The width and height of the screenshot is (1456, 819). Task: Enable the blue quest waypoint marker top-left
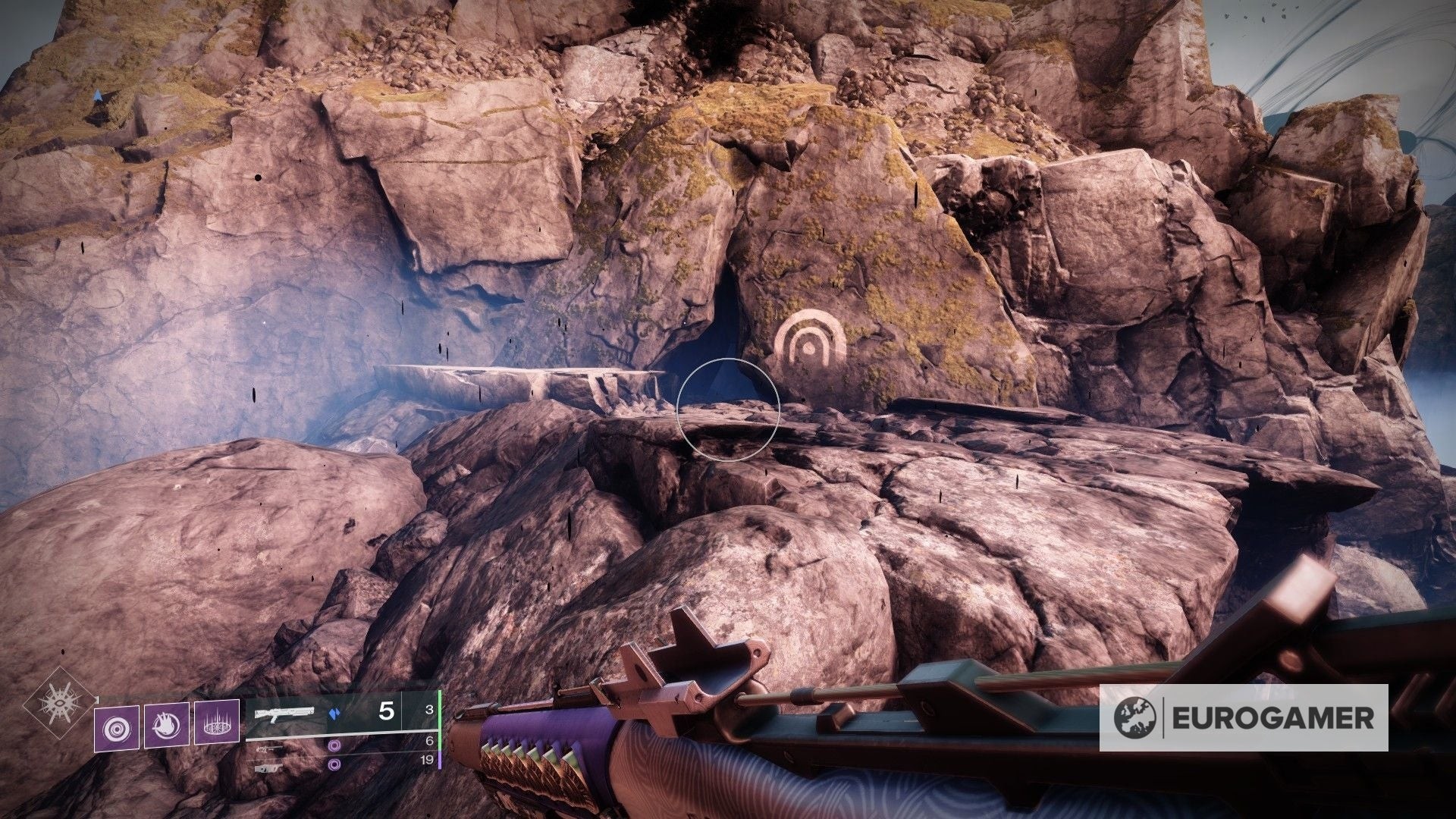pyautogui.click(x=98, y=94)
